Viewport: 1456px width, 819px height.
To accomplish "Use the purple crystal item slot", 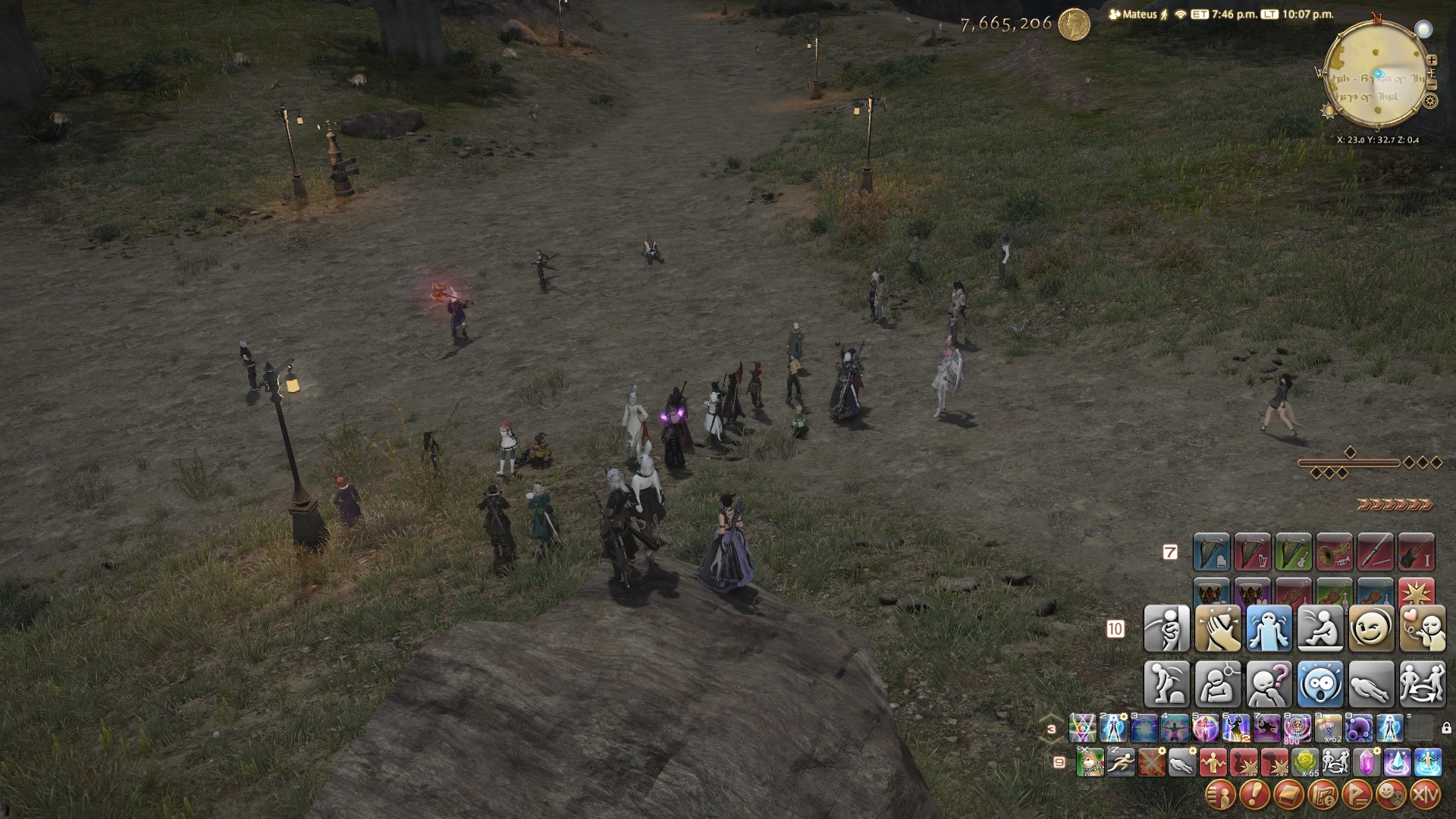I will coord(1367,762).
